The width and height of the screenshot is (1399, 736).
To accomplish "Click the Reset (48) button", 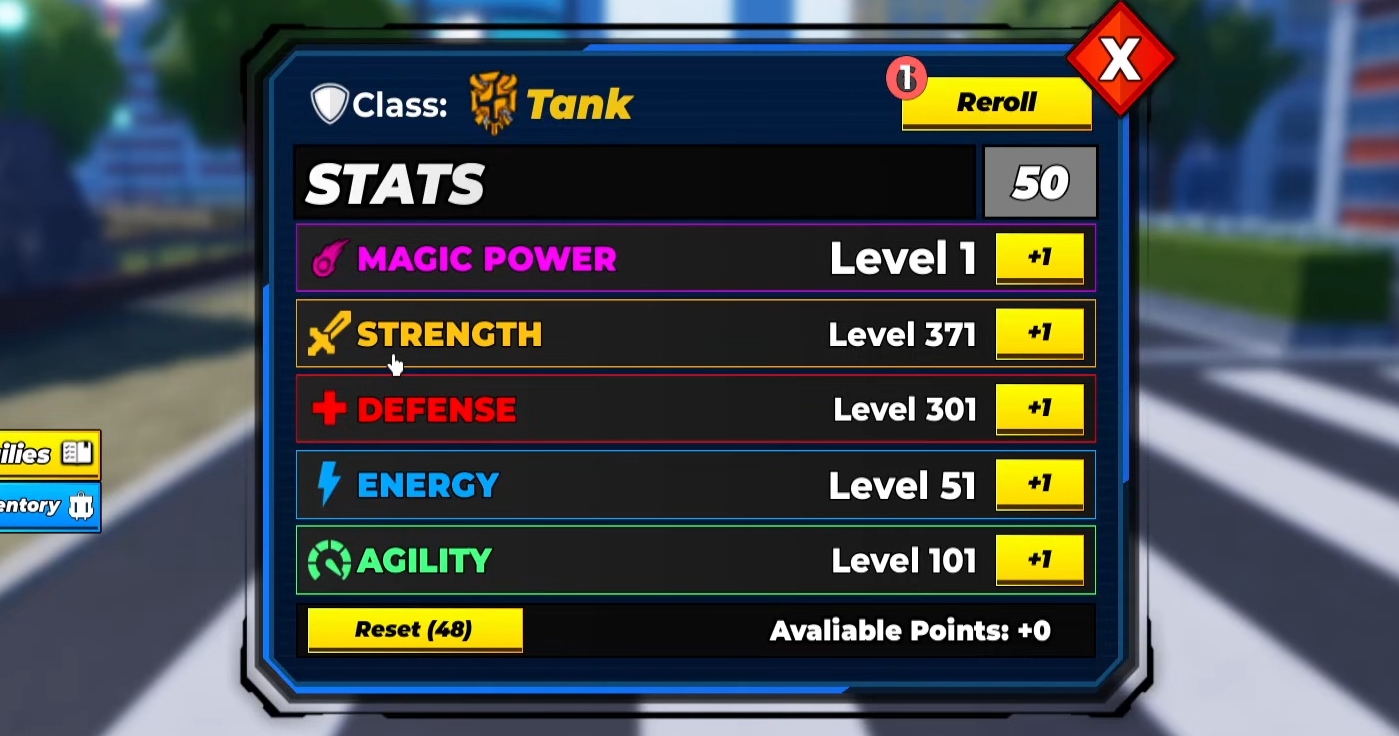I will 414,630.
